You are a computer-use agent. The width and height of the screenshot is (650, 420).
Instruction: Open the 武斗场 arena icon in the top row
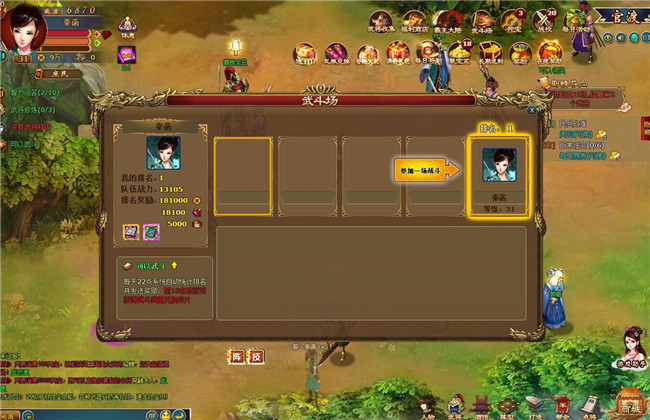click(481, 22)
